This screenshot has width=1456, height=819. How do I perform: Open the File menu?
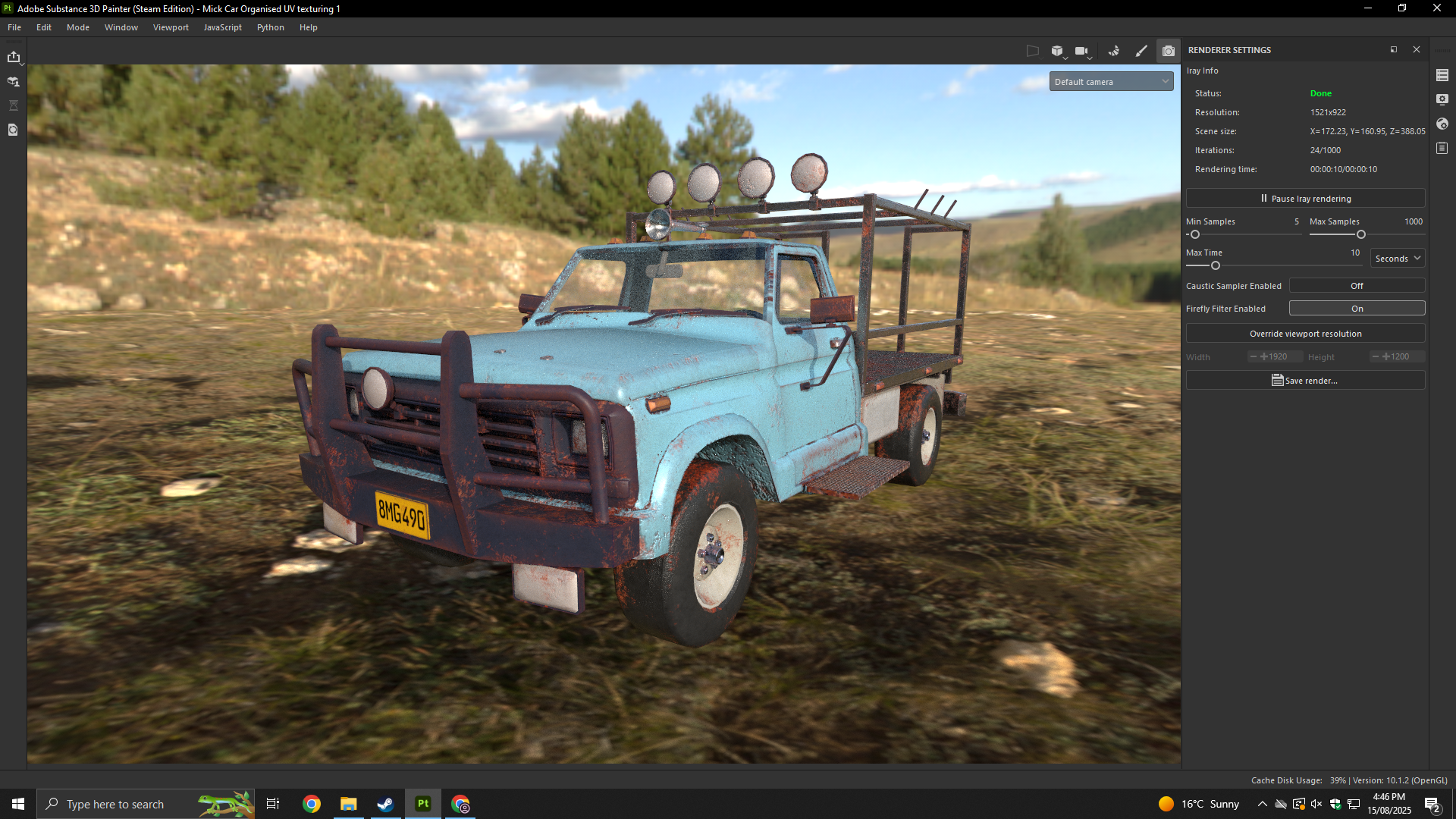click(14, 27)
